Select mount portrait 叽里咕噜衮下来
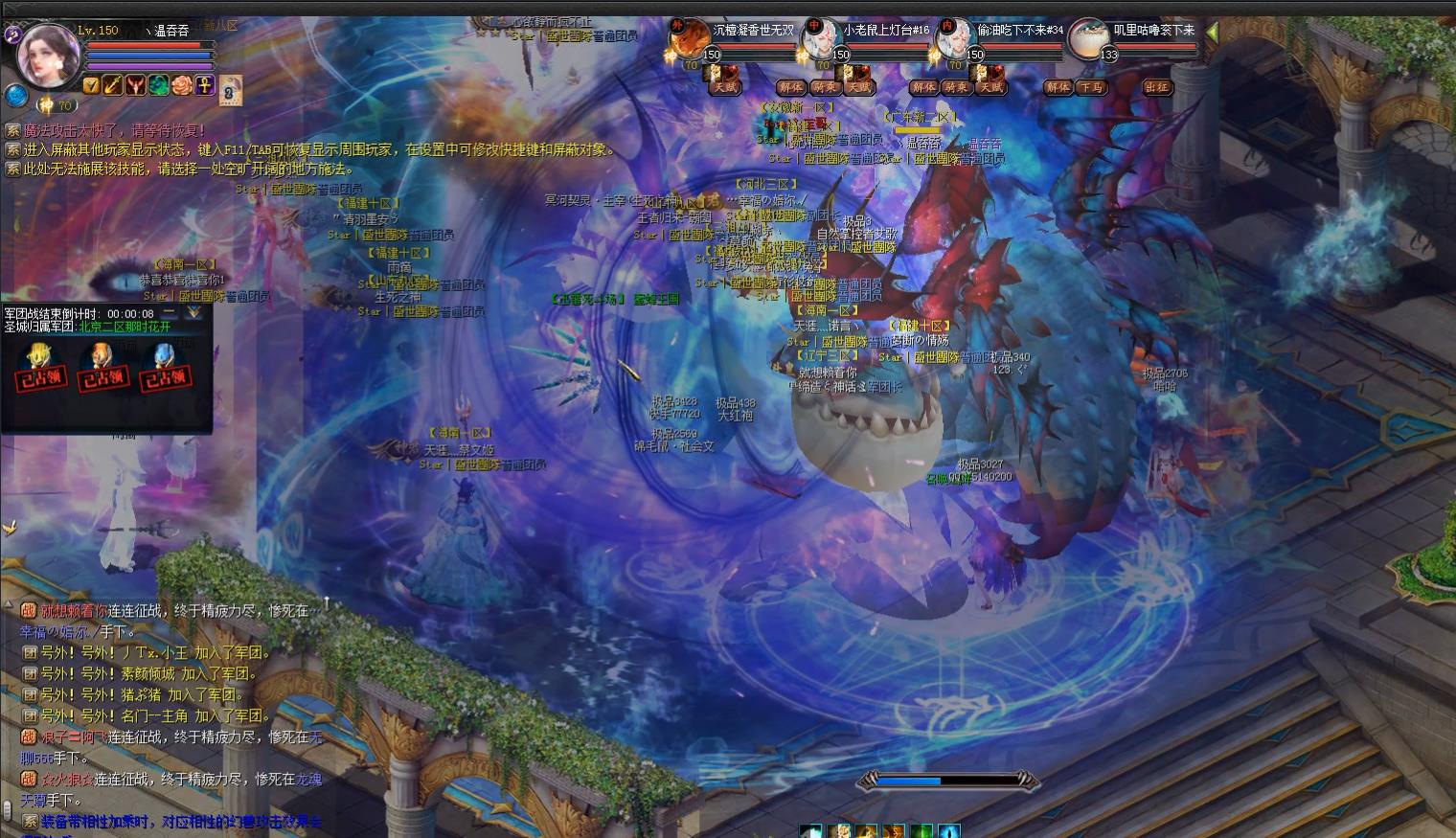This screenshot has width=1456, height=838. point(1088,40)
